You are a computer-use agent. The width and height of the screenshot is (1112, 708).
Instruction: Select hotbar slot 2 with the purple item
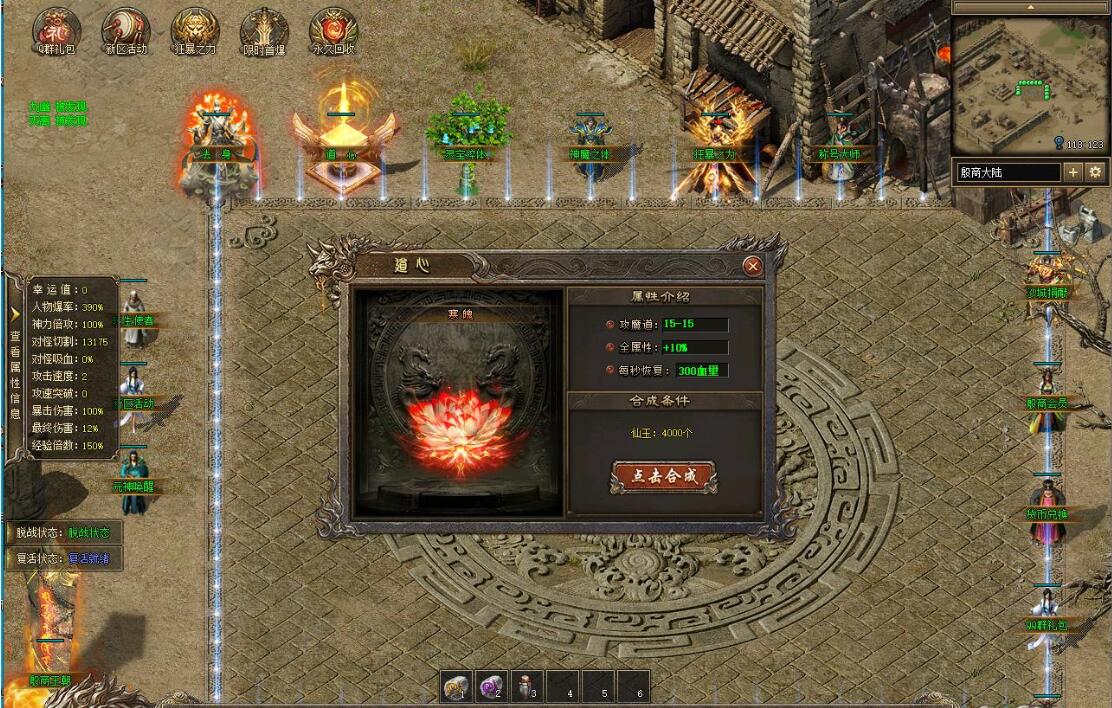492,686
